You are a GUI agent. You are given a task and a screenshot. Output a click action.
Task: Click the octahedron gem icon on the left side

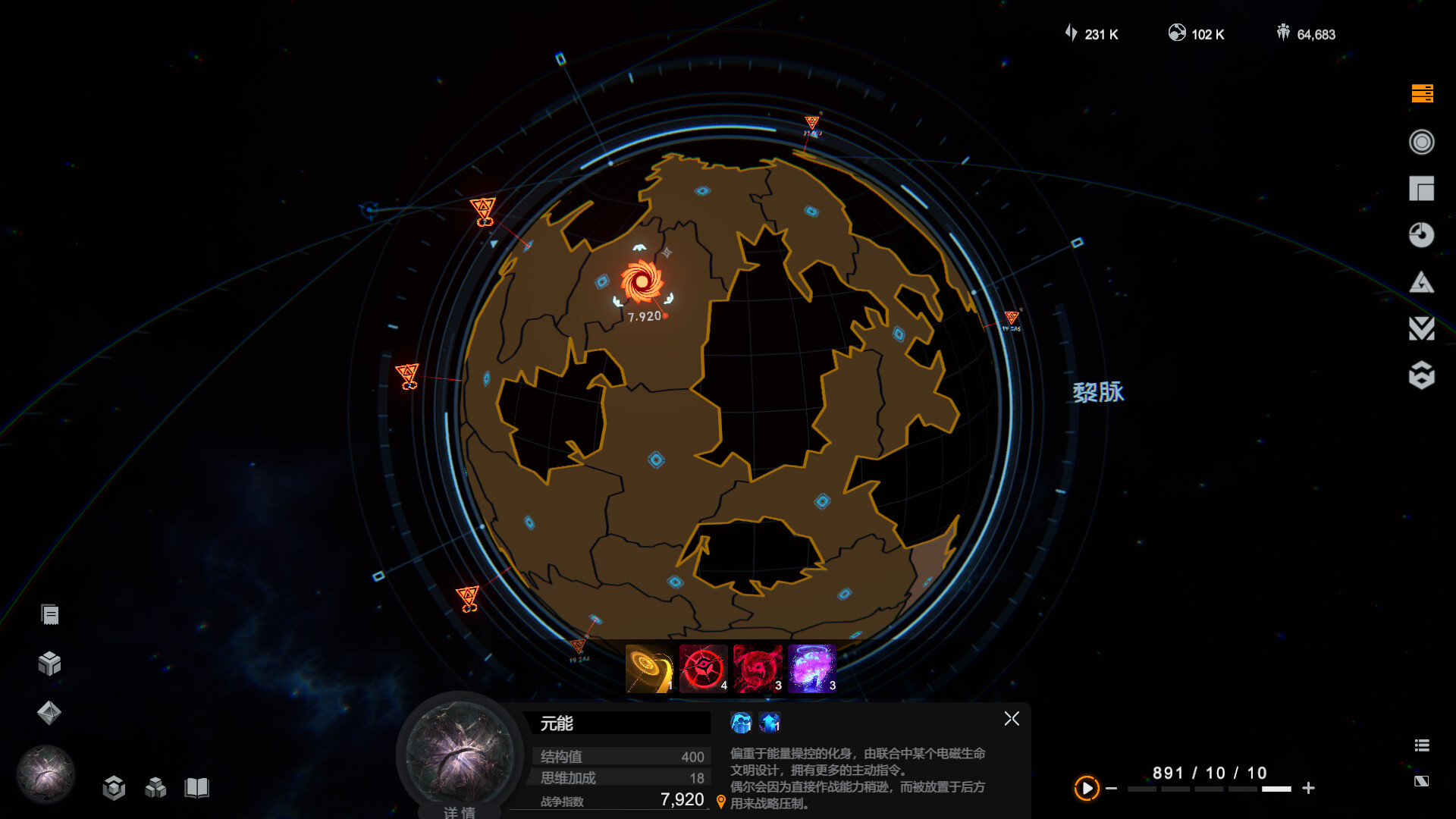coord(50,713)
